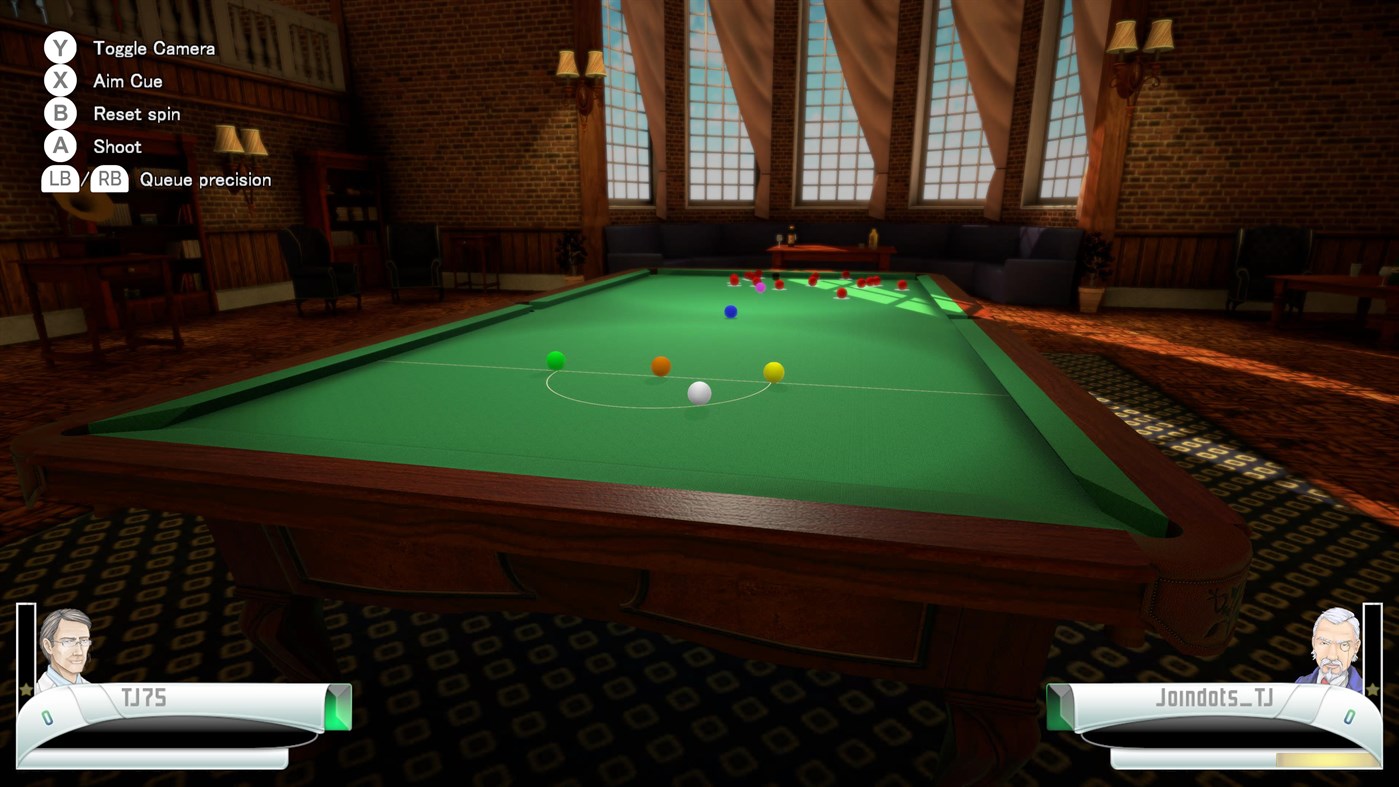Click the yellow ball on the baulk line

pyautogui.click(x=773, y=370)
